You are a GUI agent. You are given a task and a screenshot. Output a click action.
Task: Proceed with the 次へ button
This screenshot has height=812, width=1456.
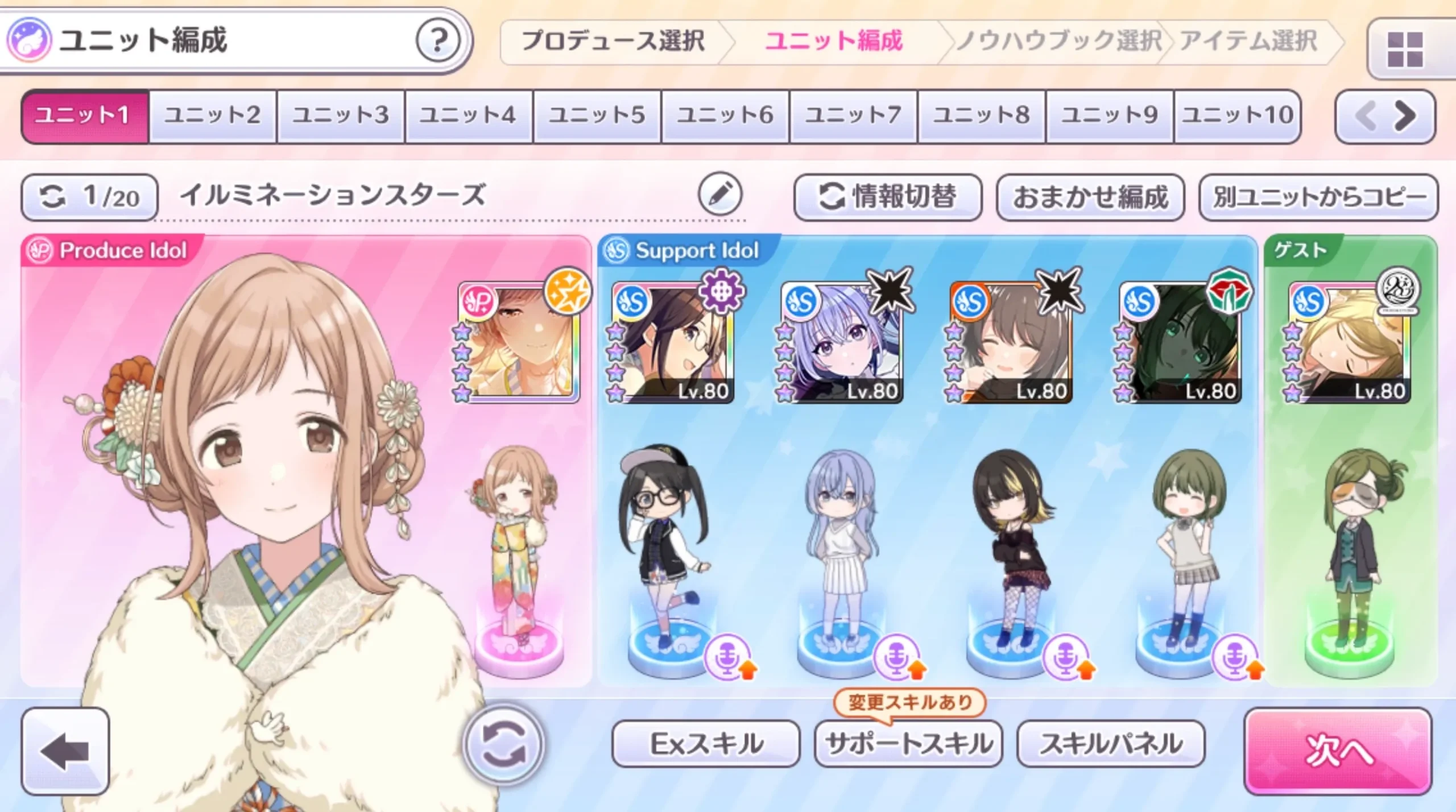(x=1338, y=750)
